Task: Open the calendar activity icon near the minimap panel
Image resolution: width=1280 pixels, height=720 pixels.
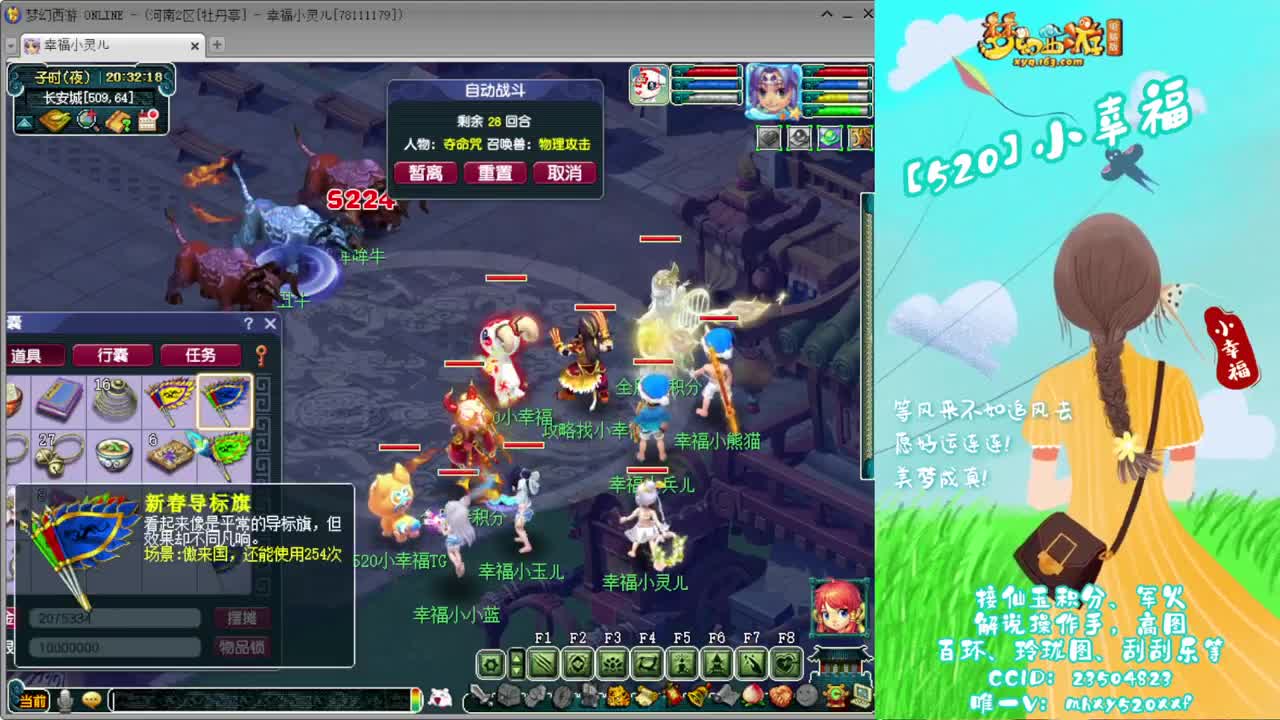Action: 148,120
